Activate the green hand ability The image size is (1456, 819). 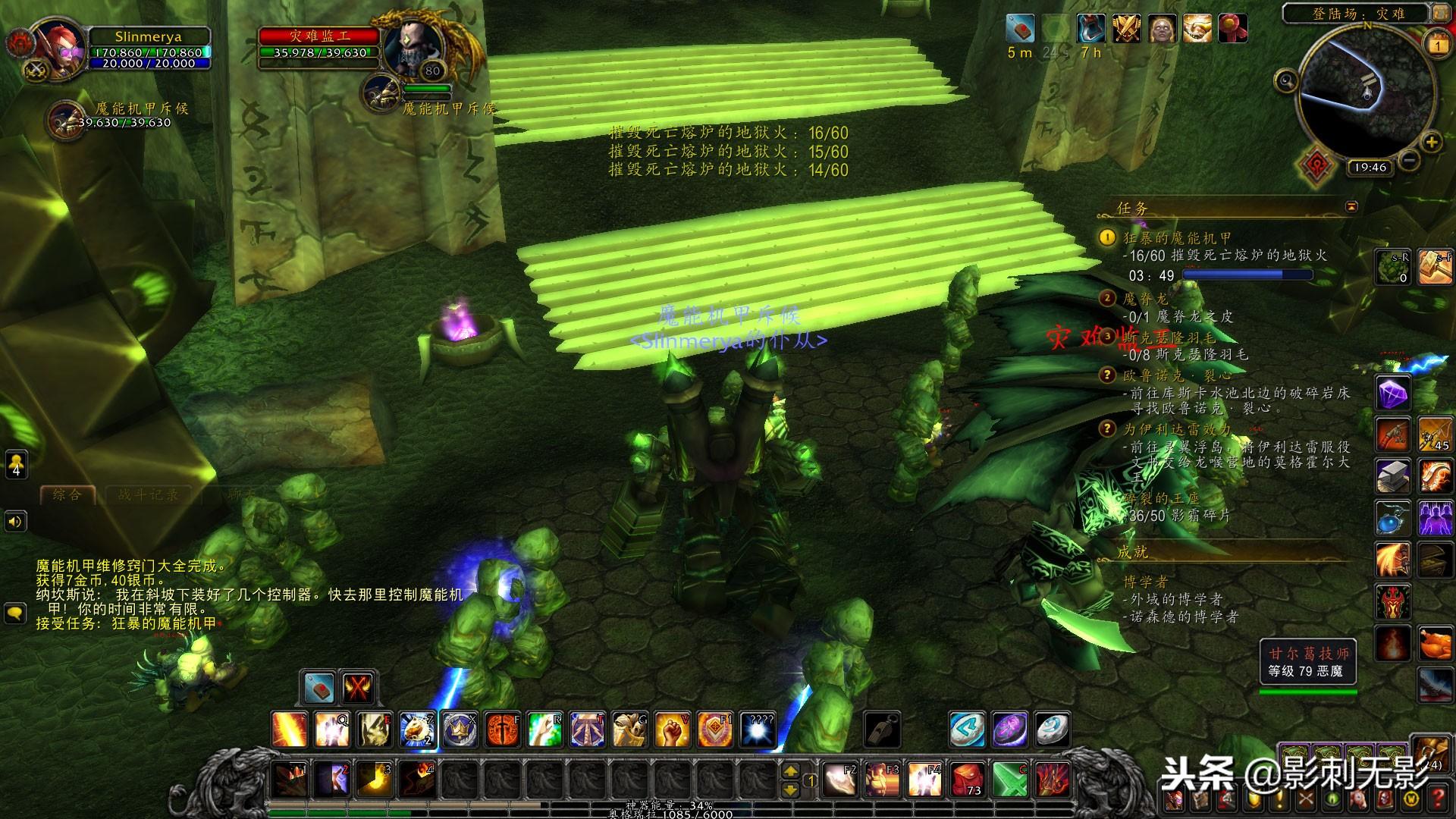[x=544, y=730]
